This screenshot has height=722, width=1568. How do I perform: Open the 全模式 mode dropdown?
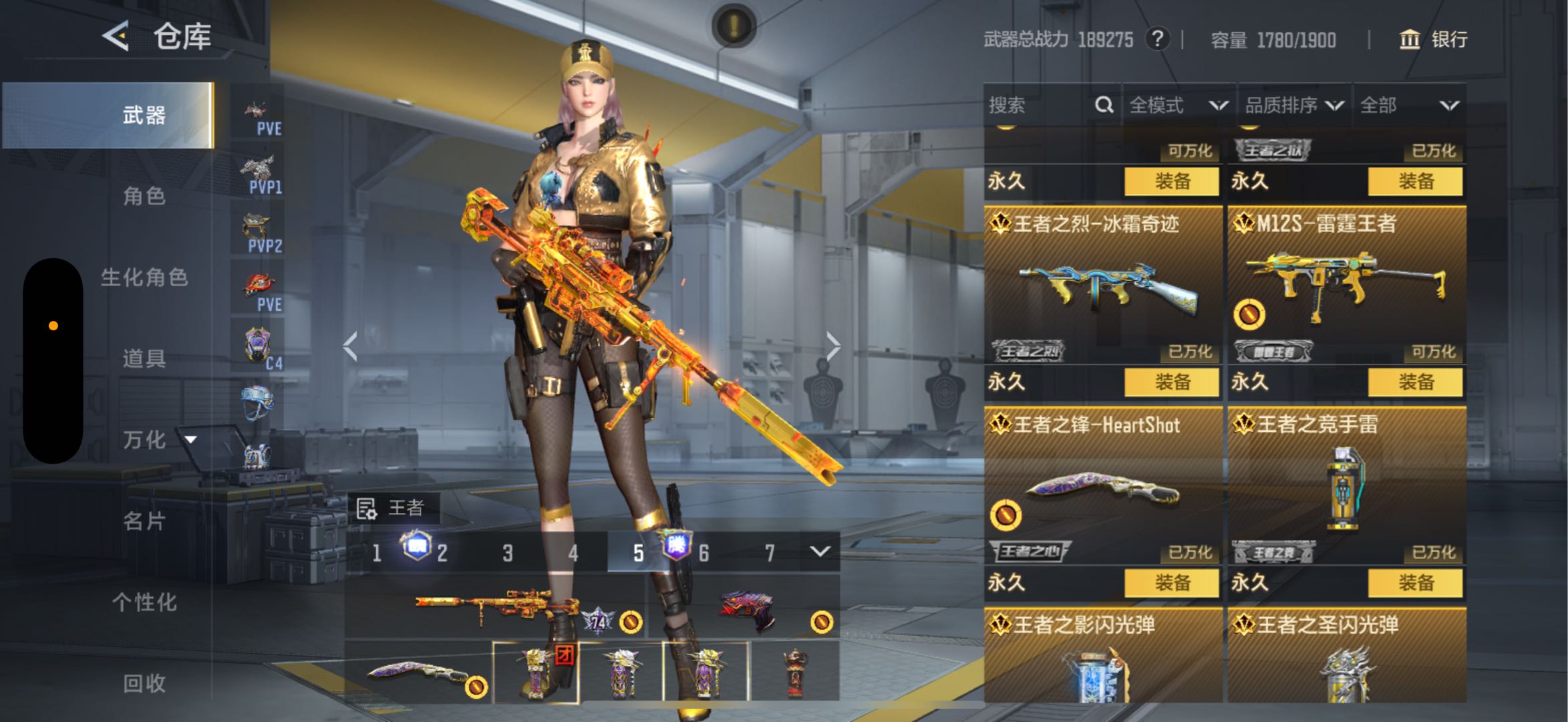coord(1179,105)
